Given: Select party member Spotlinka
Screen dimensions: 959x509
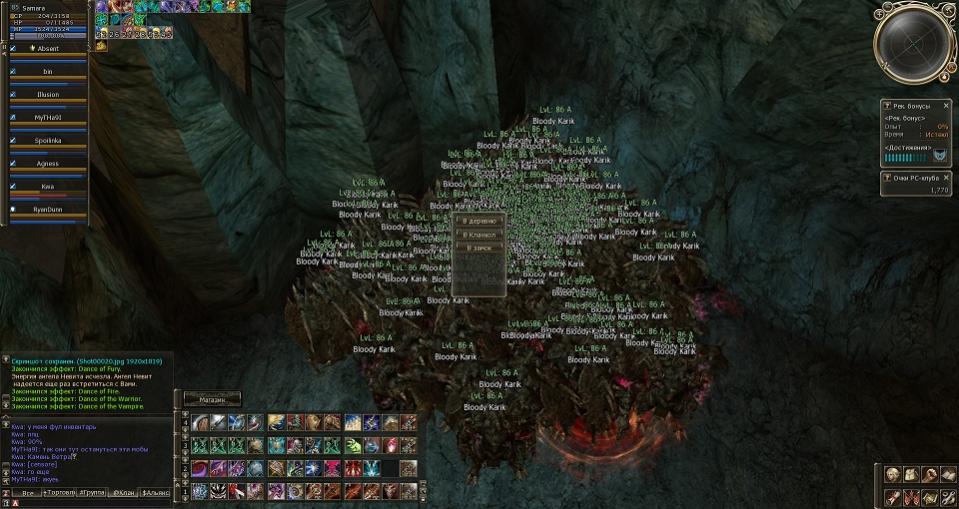Looking at the screenshot, I should pyautogui.click(x=48, y=140).
